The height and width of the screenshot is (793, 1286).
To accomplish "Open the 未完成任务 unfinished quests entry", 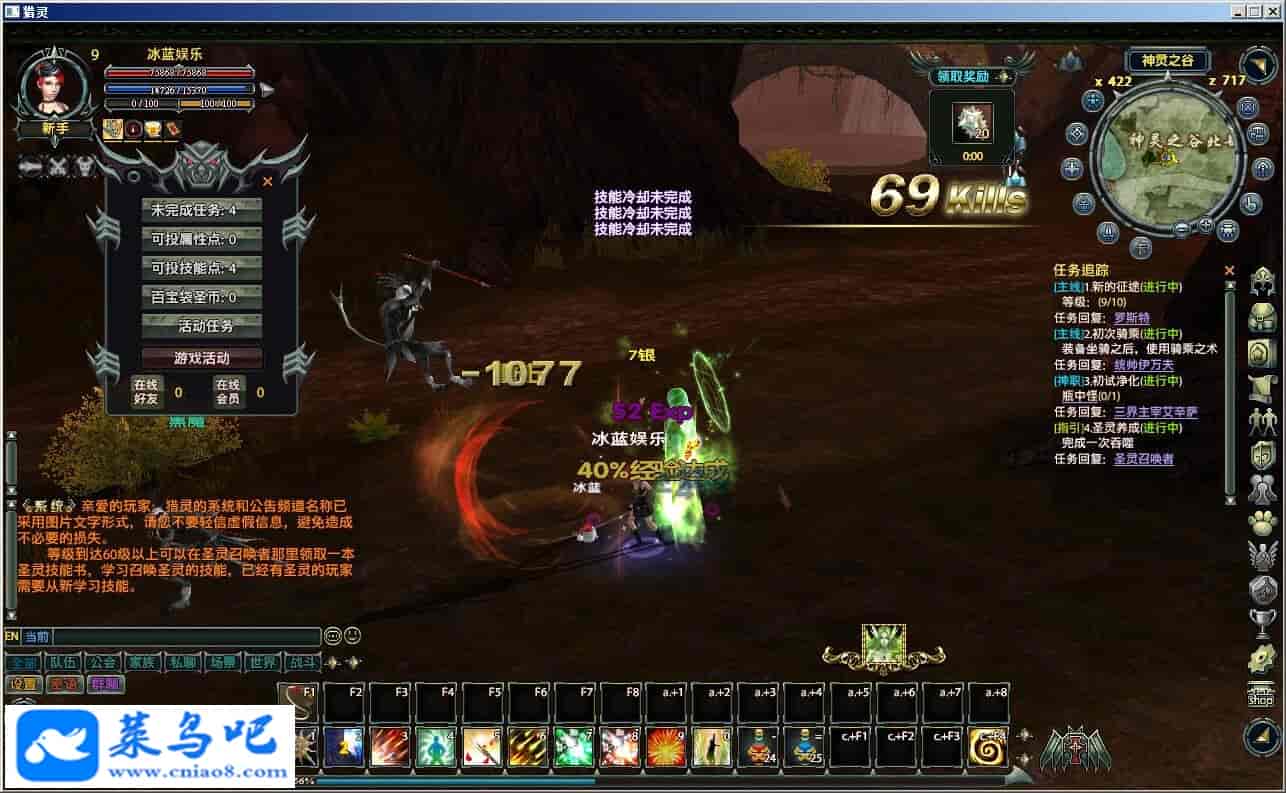I will click(x=201, y=210).
